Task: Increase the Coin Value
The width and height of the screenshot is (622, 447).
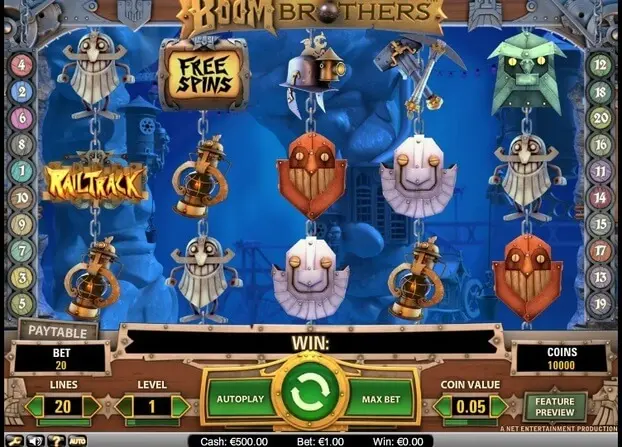Action: coord(498,407)
